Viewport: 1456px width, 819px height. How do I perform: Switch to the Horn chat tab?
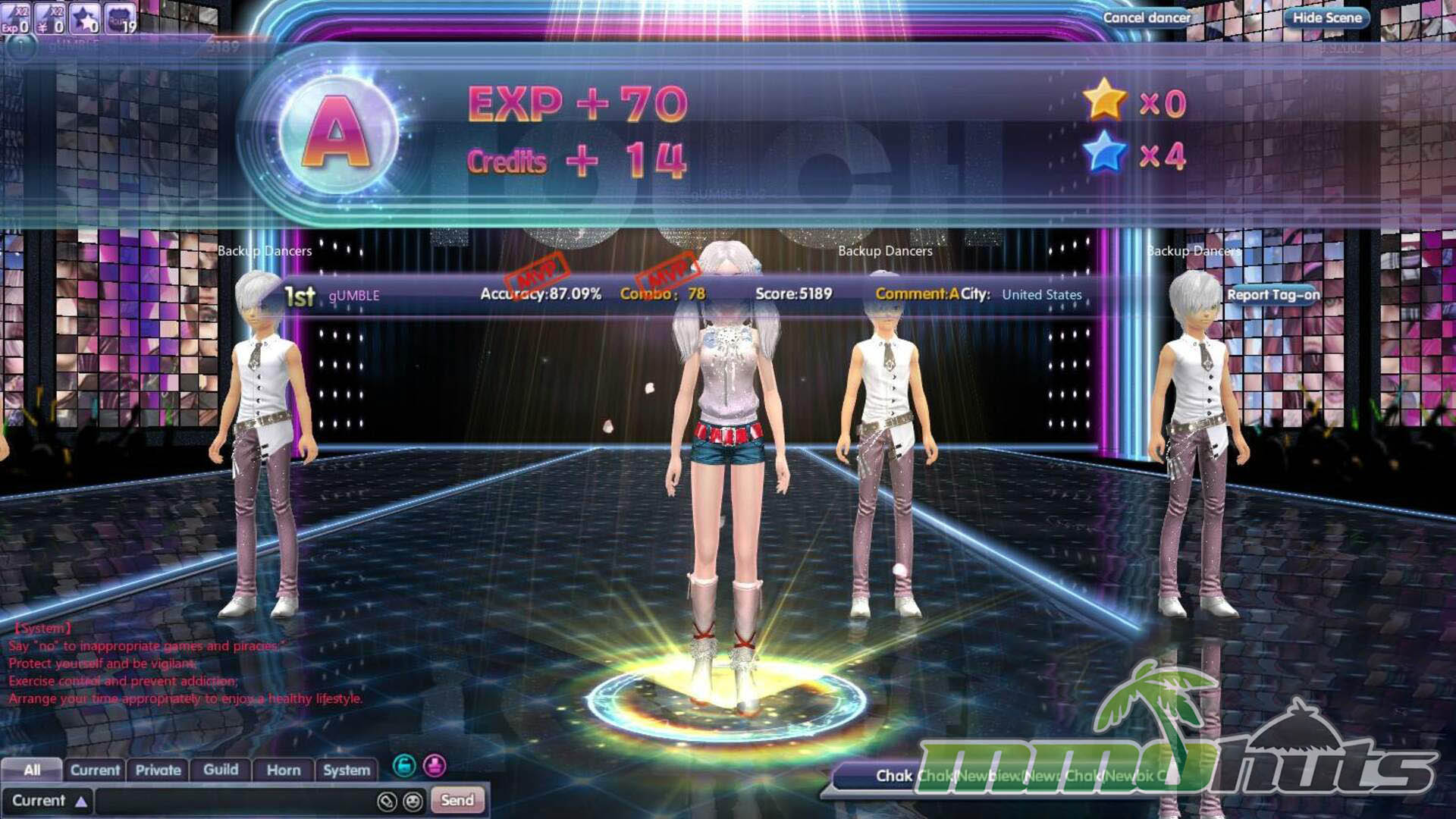pyautogui.click(x=284, y=770)
